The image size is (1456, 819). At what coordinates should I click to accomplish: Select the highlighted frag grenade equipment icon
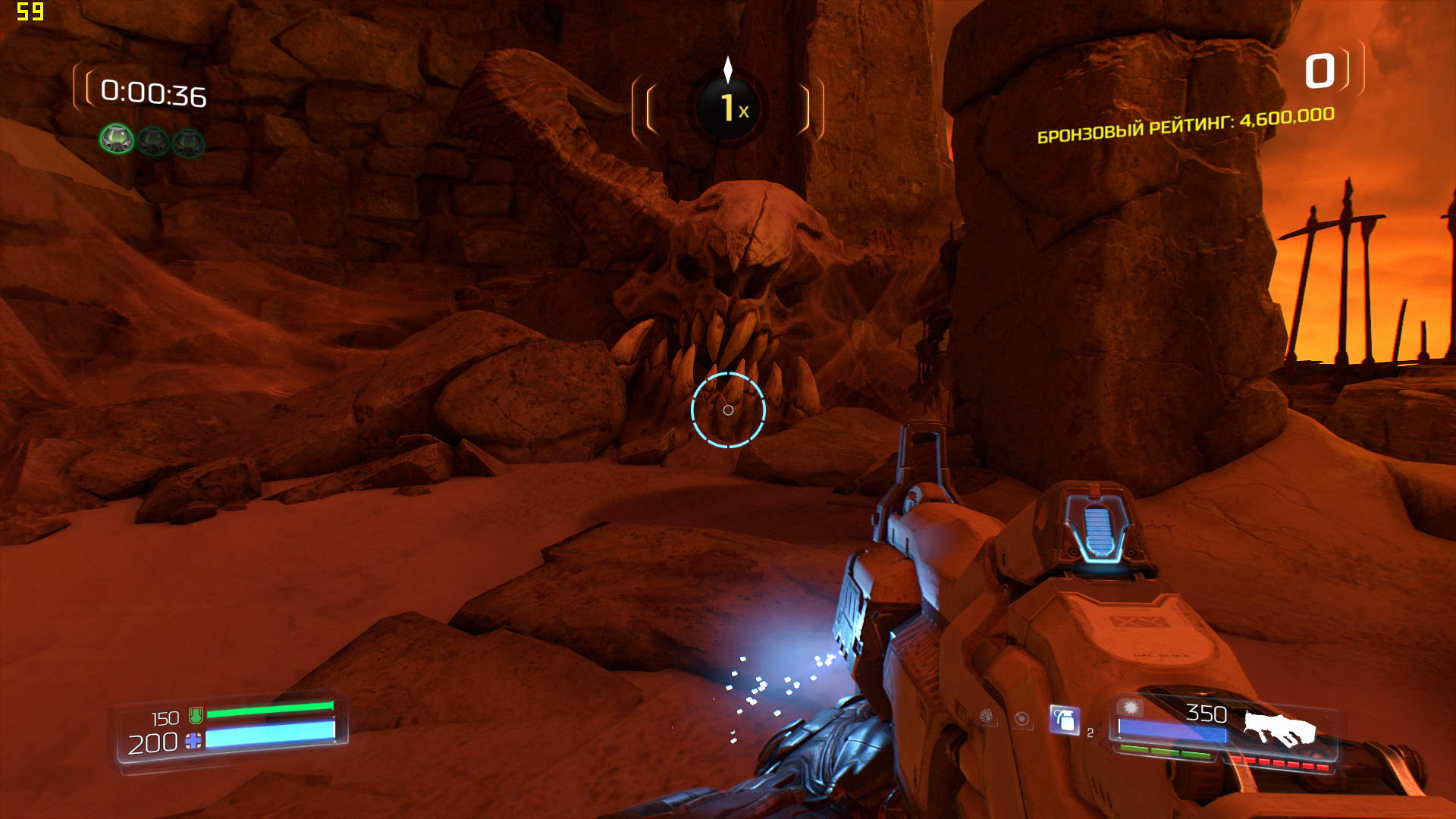click(1064, 720)
